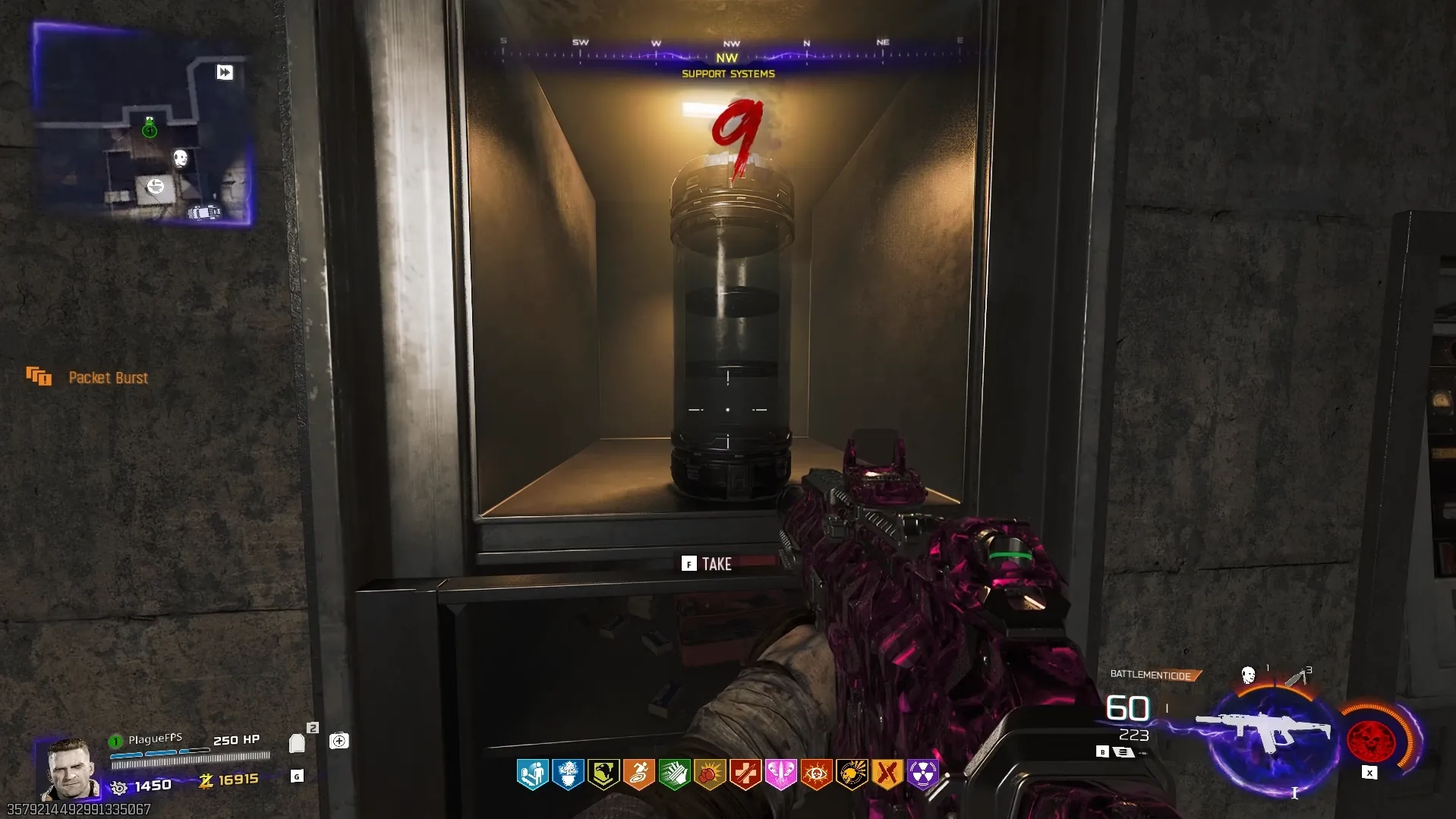Select the fast-forward marker on the minimap

[x=225, y=72]
